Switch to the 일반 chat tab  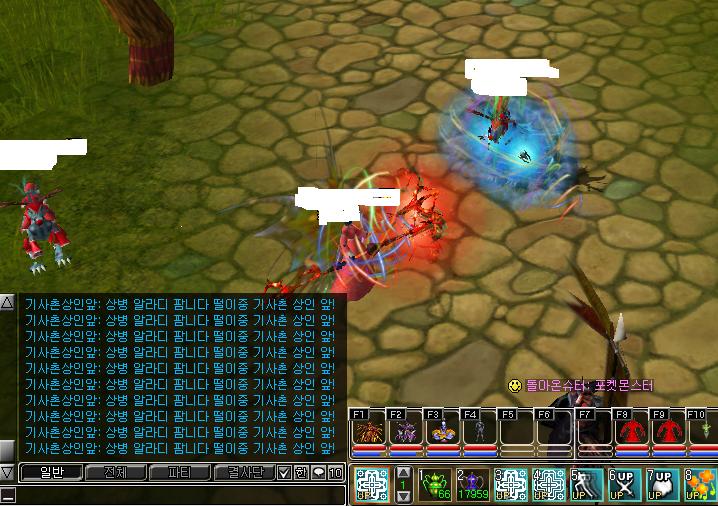[x=50, y=472]
